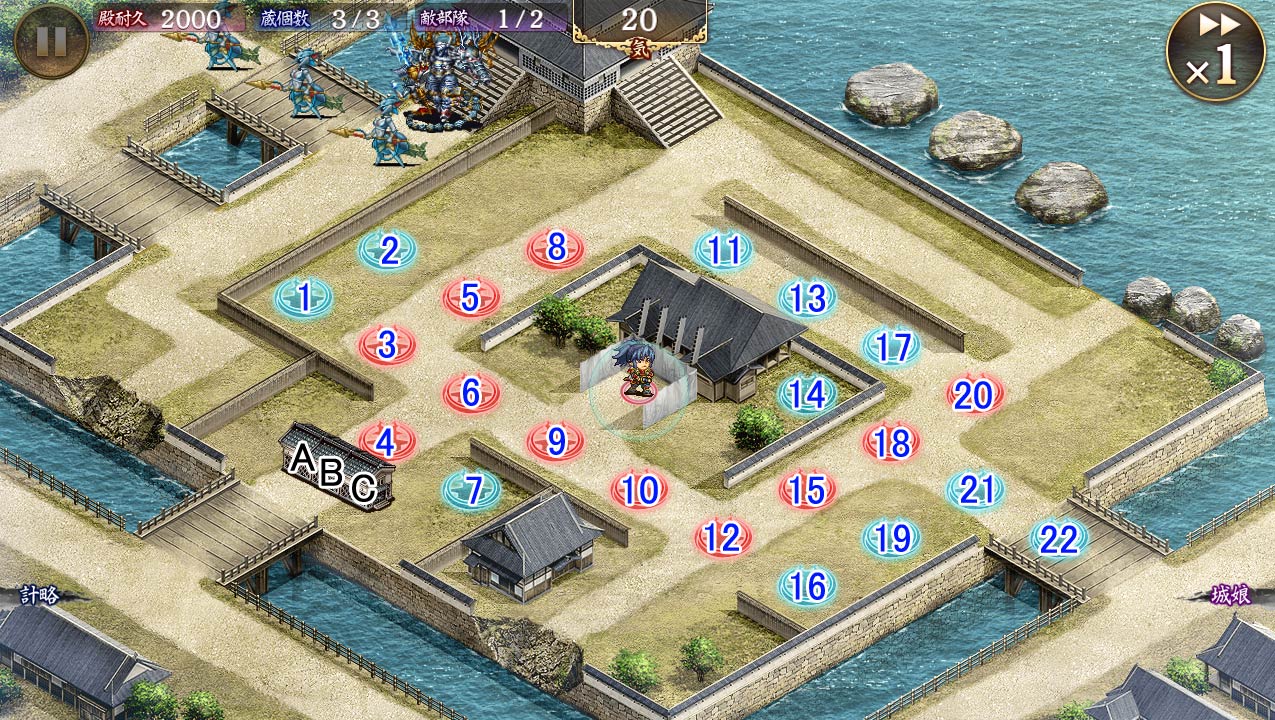This screenshot has width=1275, height=720.
Task: Pick red deployment tile number 3
Action: [387, 345]
